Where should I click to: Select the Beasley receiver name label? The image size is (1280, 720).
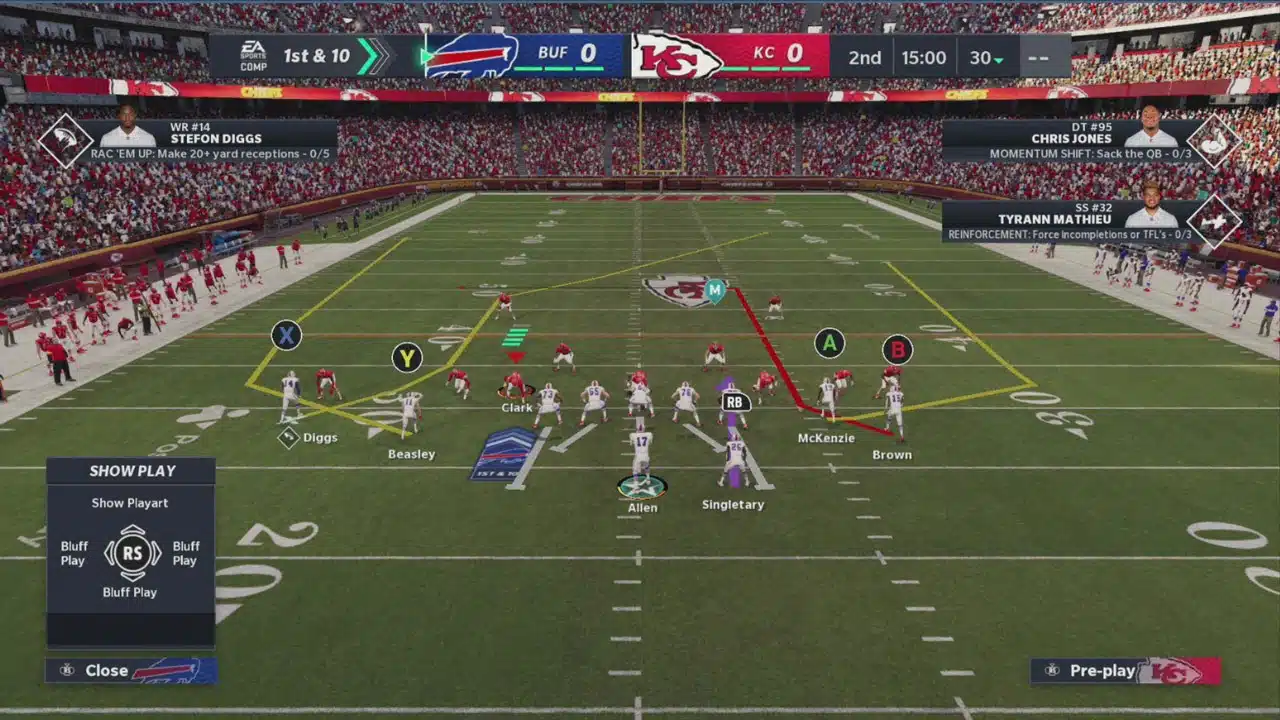pyautogui.click(x=411, y=454)
